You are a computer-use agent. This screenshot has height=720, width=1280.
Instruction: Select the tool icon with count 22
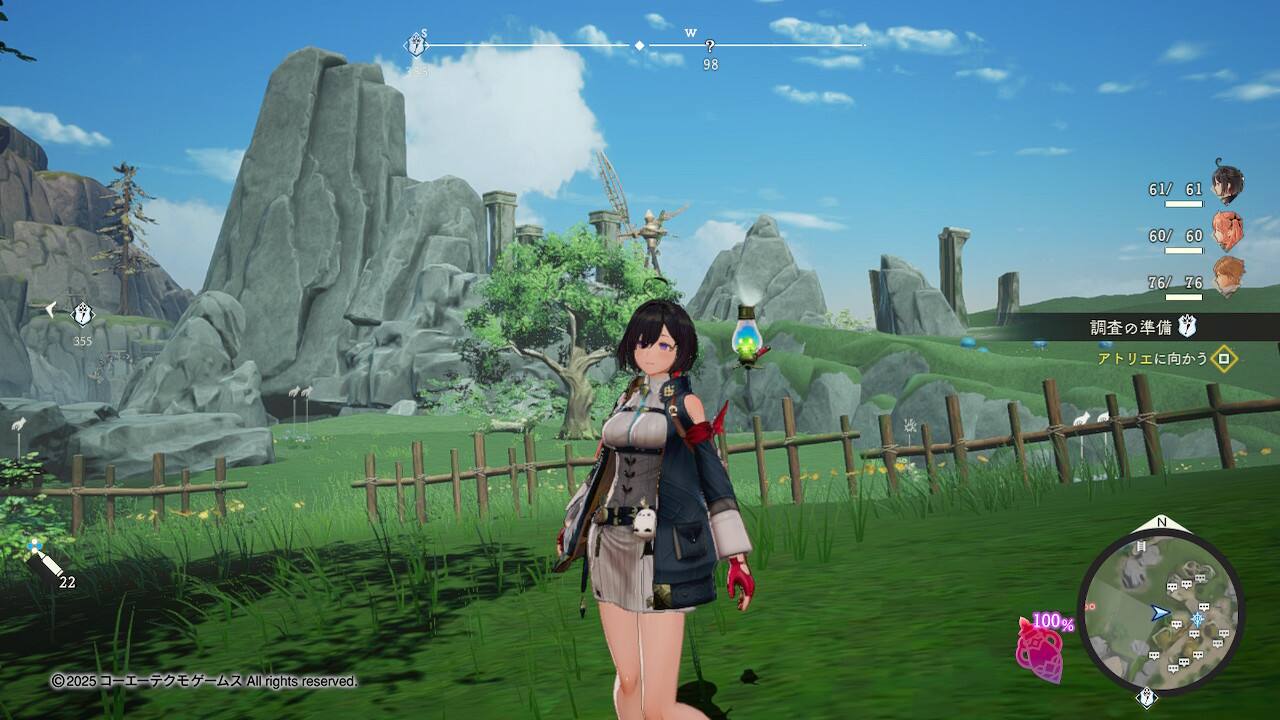click(45, 562)
